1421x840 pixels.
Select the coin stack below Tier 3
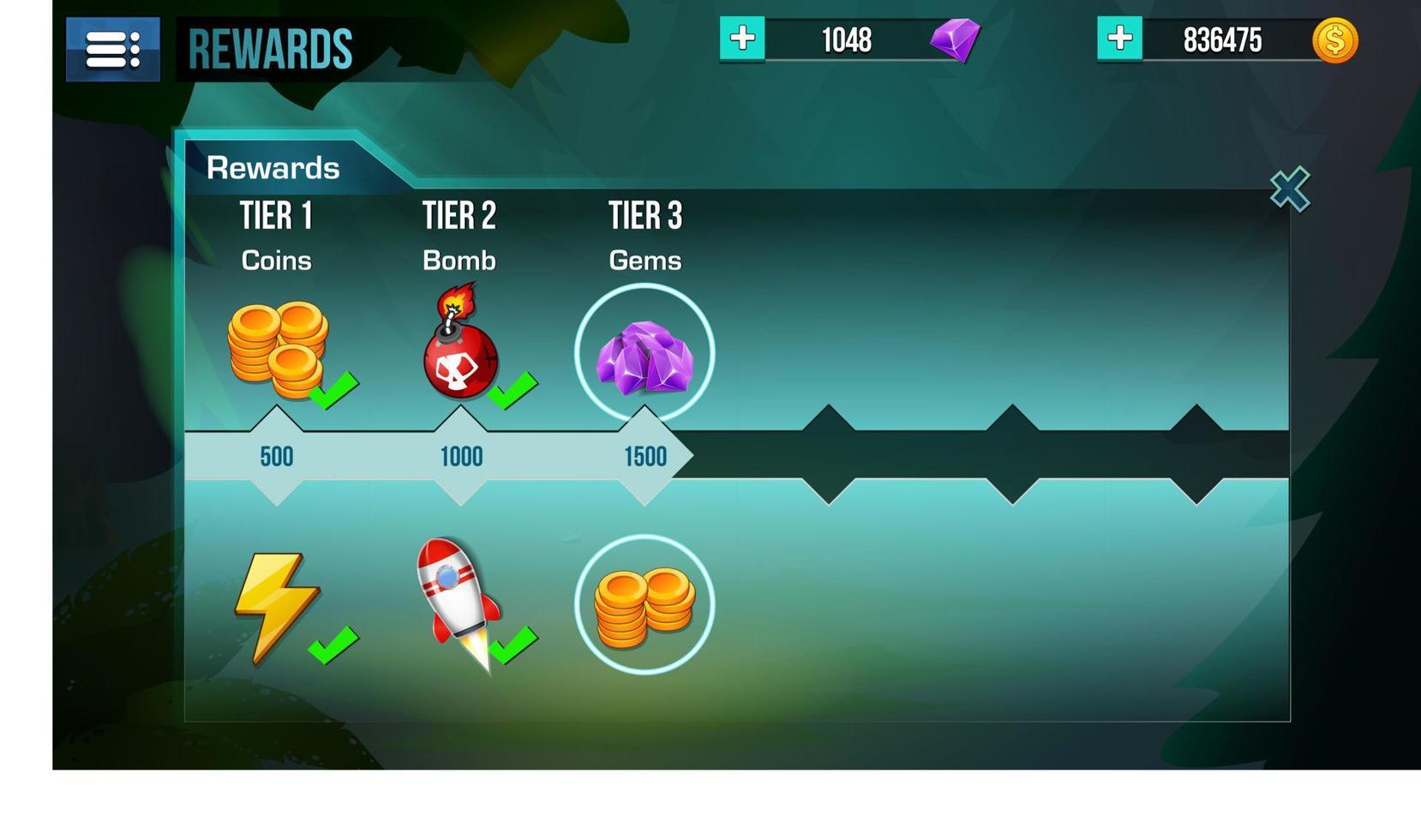point(645,603)
